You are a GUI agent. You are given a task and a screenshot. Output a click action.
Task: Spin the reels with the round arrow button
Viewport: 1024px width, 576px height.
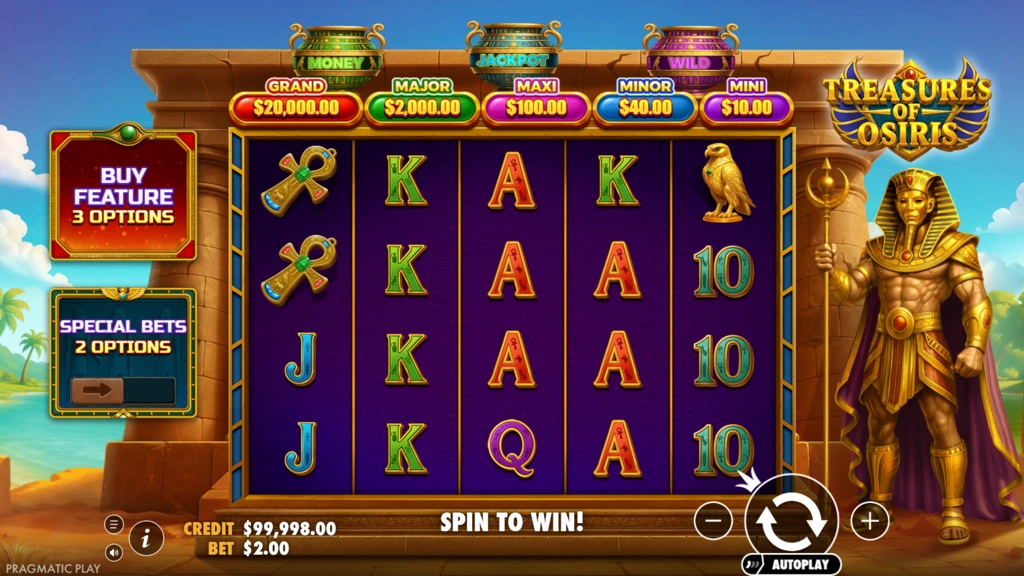[x=791, y=520]
